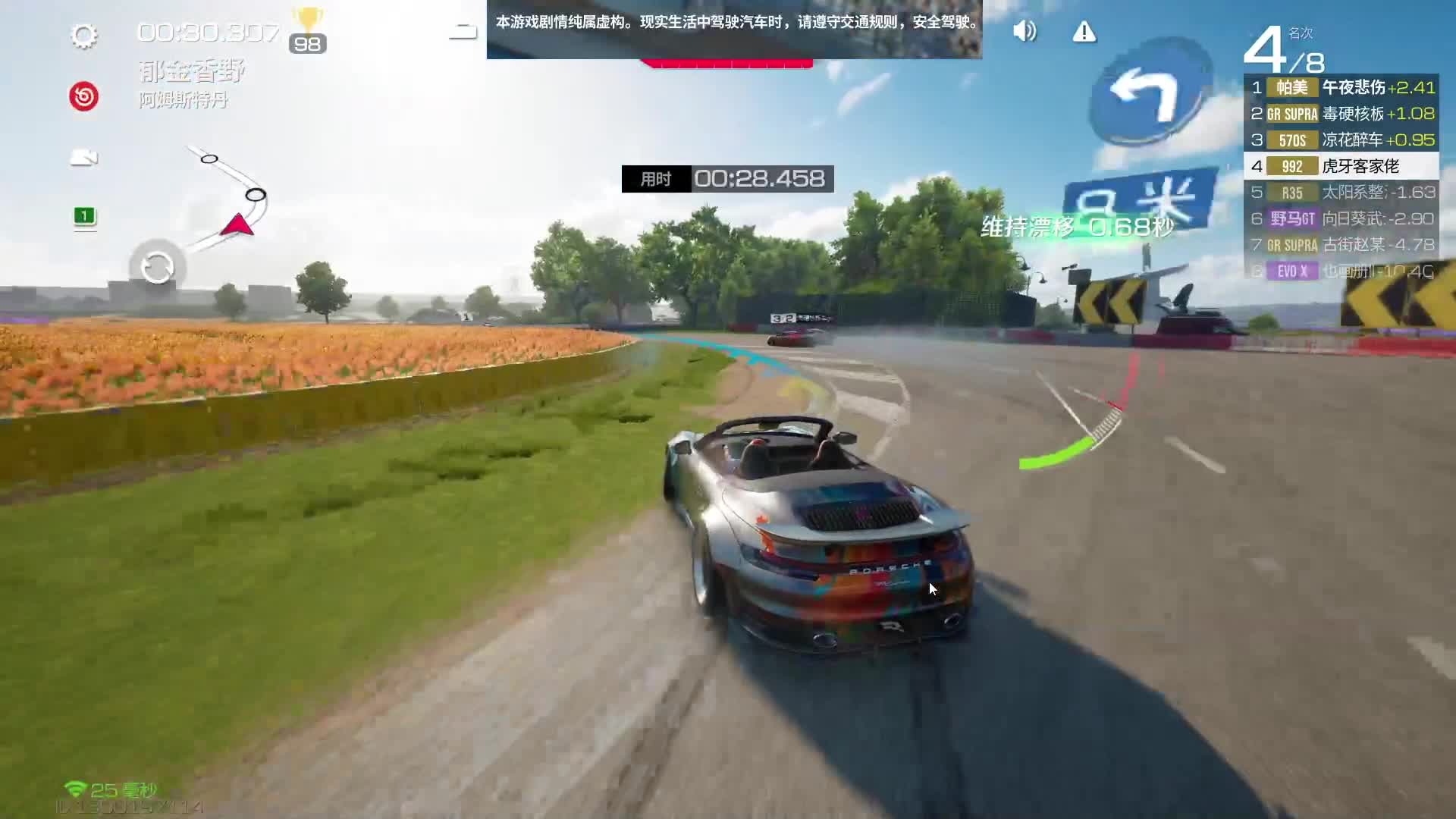Select EVO X racer in eighth place
Viewport: 1456px width, 819px height.
coord(1341,271)
